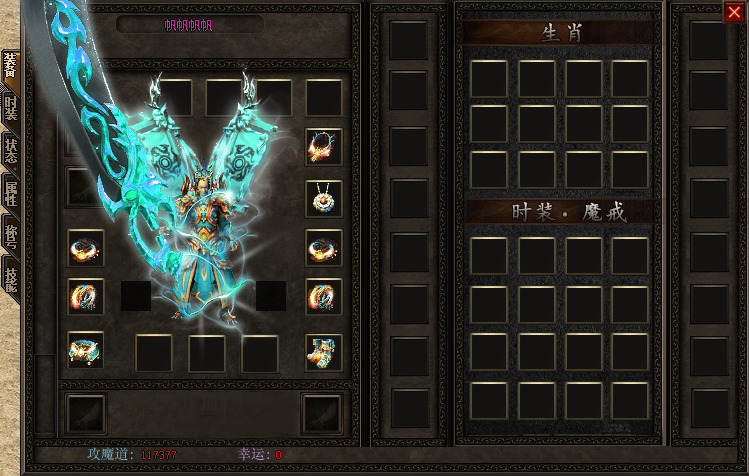Open the 时装 fashion tab
749x476 pixels.
(x=10, y=108)
